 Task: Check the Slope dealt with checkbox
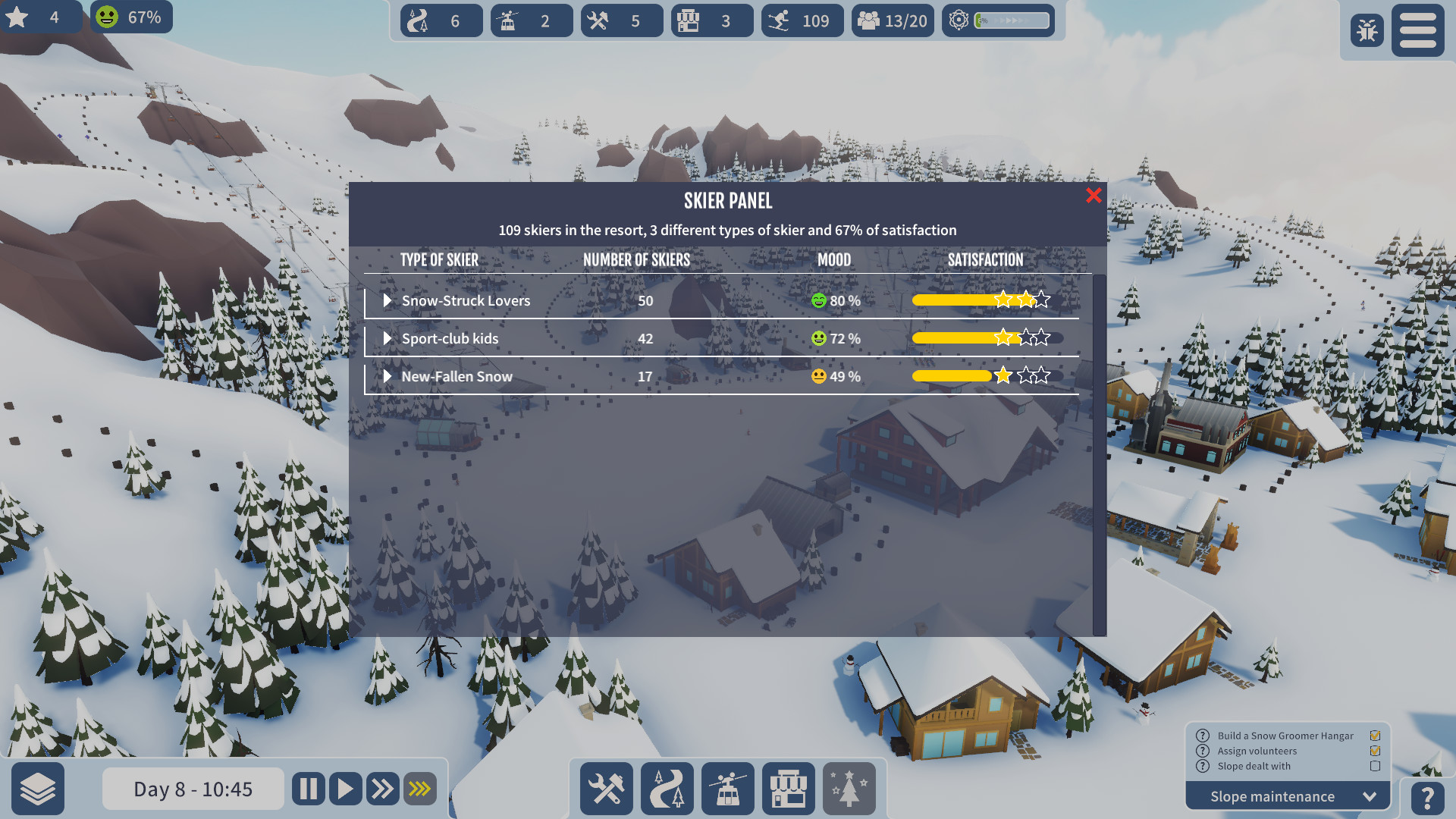click(1374, 766)
